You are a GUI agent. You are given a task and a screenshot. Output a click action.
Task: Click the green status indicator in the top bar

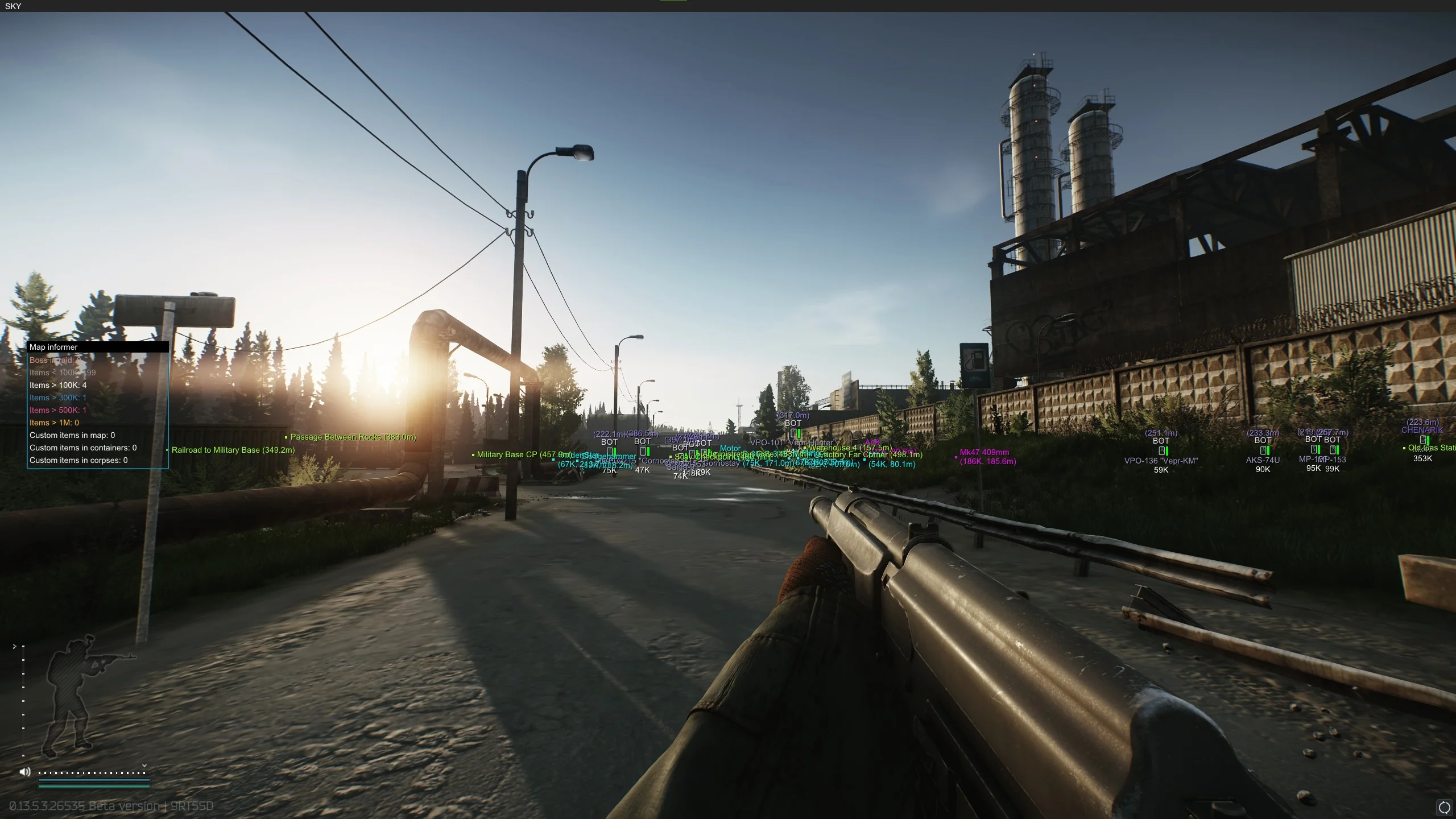coord(674,2)
